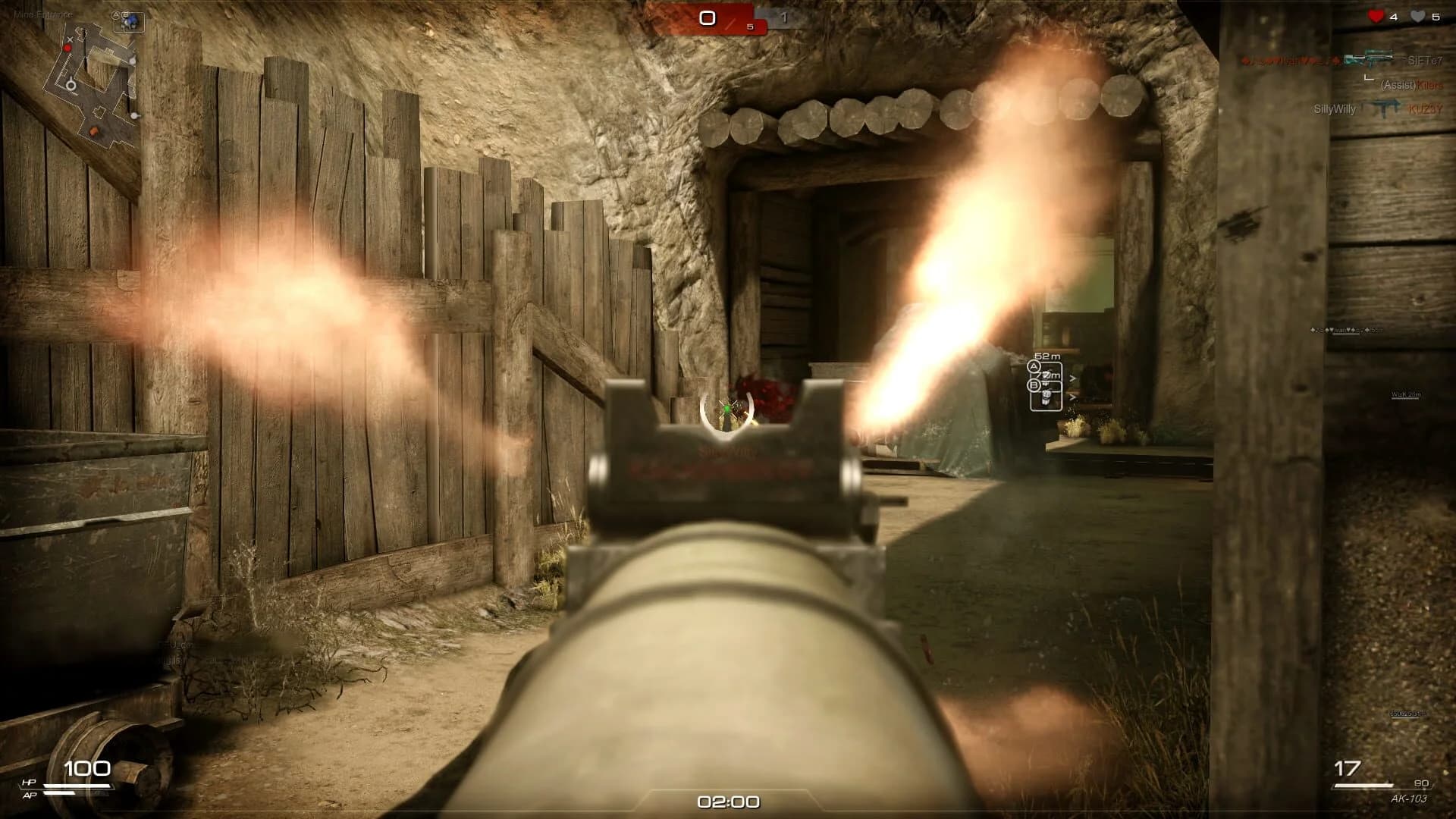
Task: Toggle the A pickup slot selection
Action: (1034, 366)
